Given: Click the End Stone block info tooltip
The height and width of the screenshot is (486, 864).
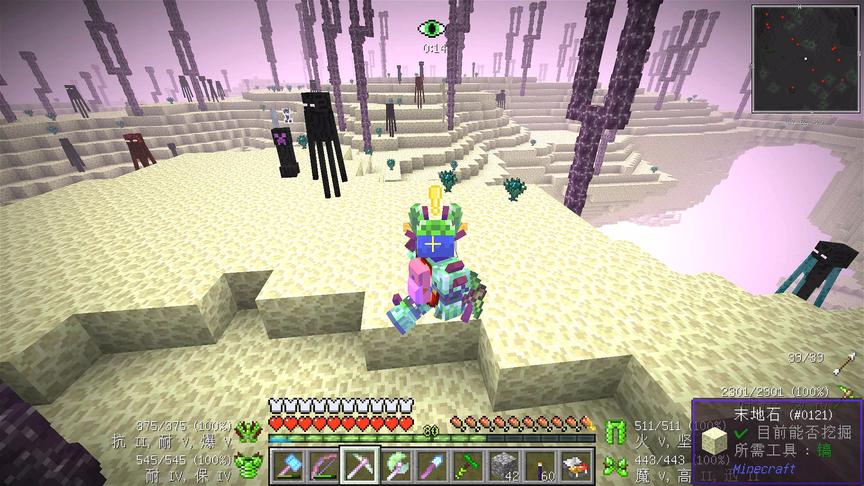Looking at the screenshot, I should (x=777, y=440).
